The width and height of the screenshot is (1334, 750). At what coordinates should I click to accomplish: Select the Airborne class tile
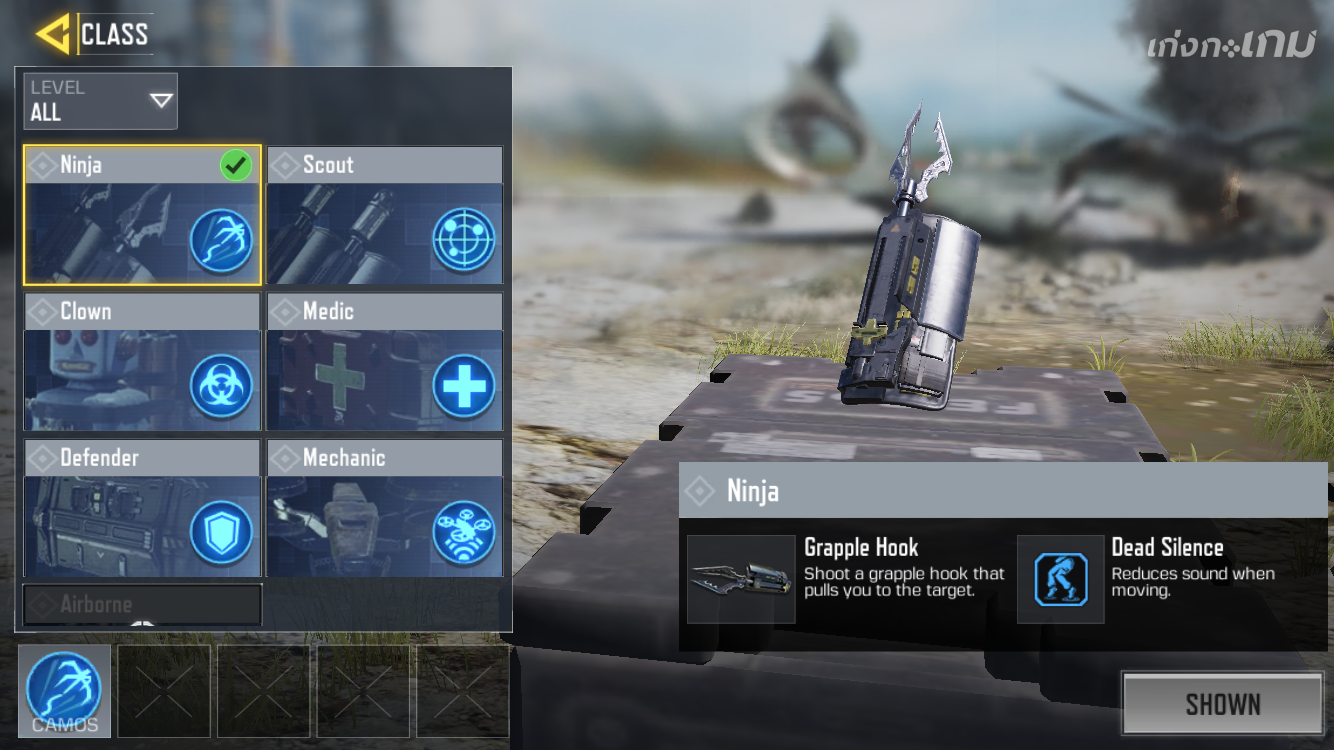pos(142,605)
